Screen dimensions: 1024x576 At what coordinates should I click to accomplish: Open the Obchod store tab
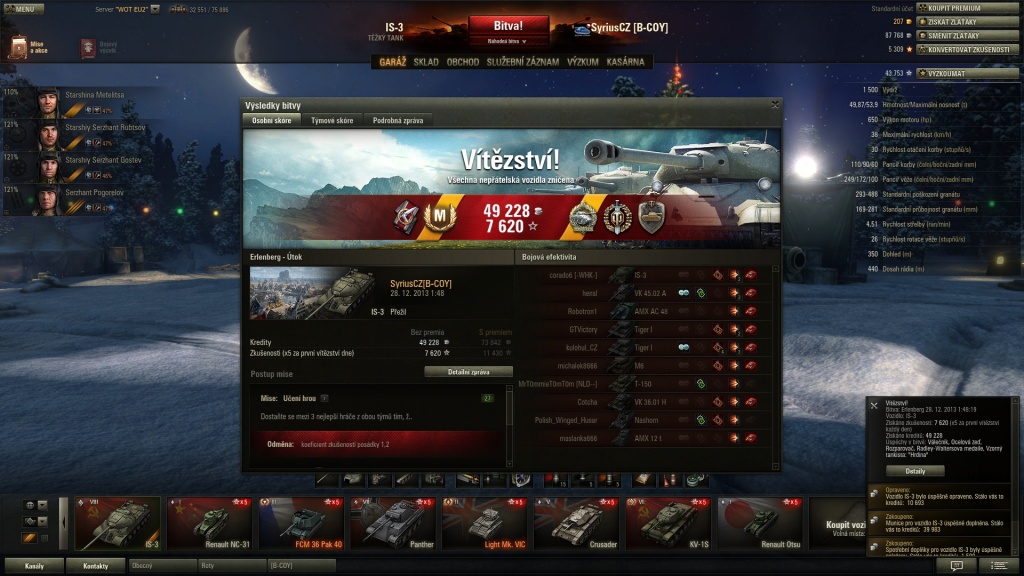(463, 62)
